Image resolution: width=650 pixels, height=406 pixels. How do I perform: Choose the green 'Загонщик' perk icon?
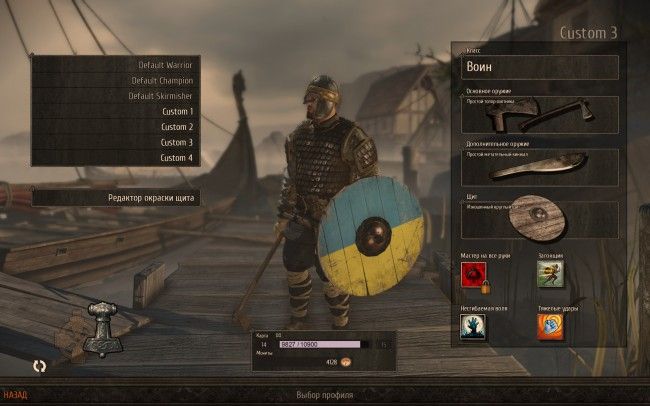pyautogui.click(x=550, y=274)
